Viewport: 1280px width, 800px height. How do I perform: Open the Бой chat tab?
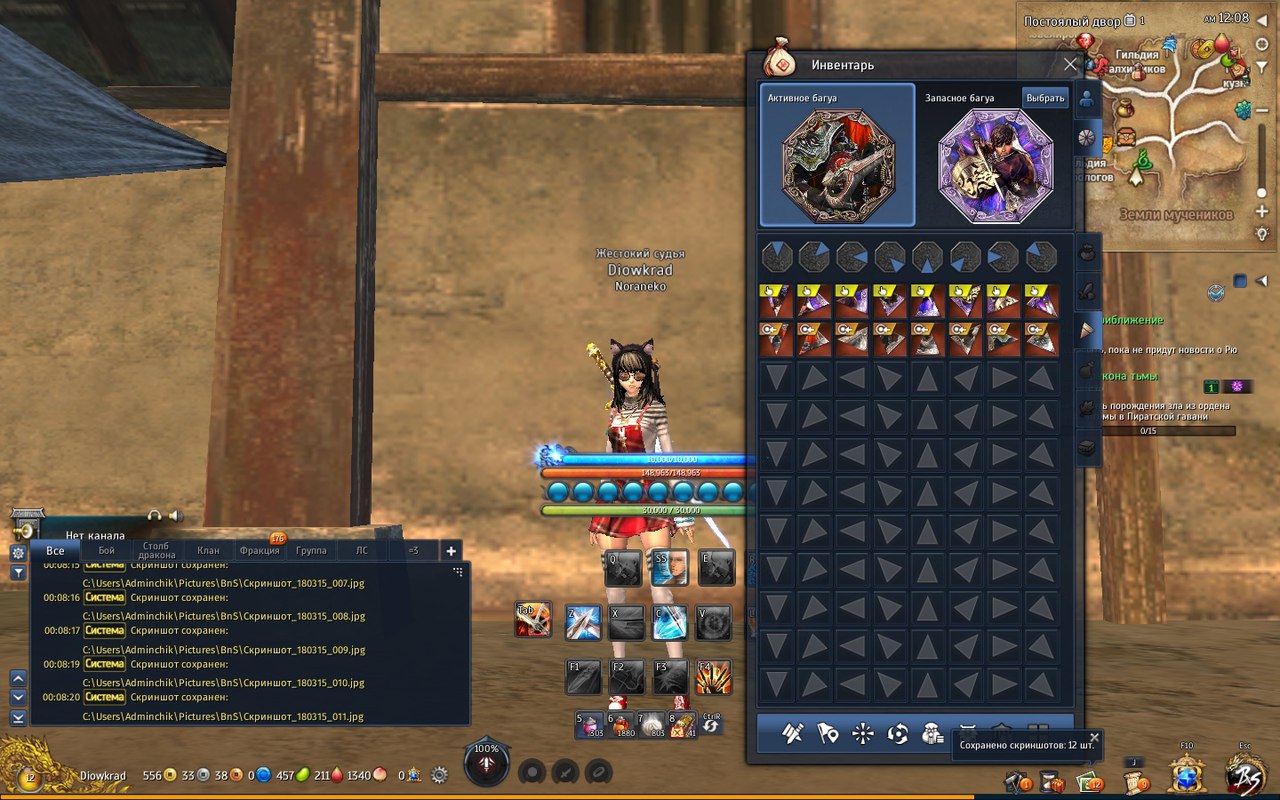pyautogui.click(x=106, y=550)
